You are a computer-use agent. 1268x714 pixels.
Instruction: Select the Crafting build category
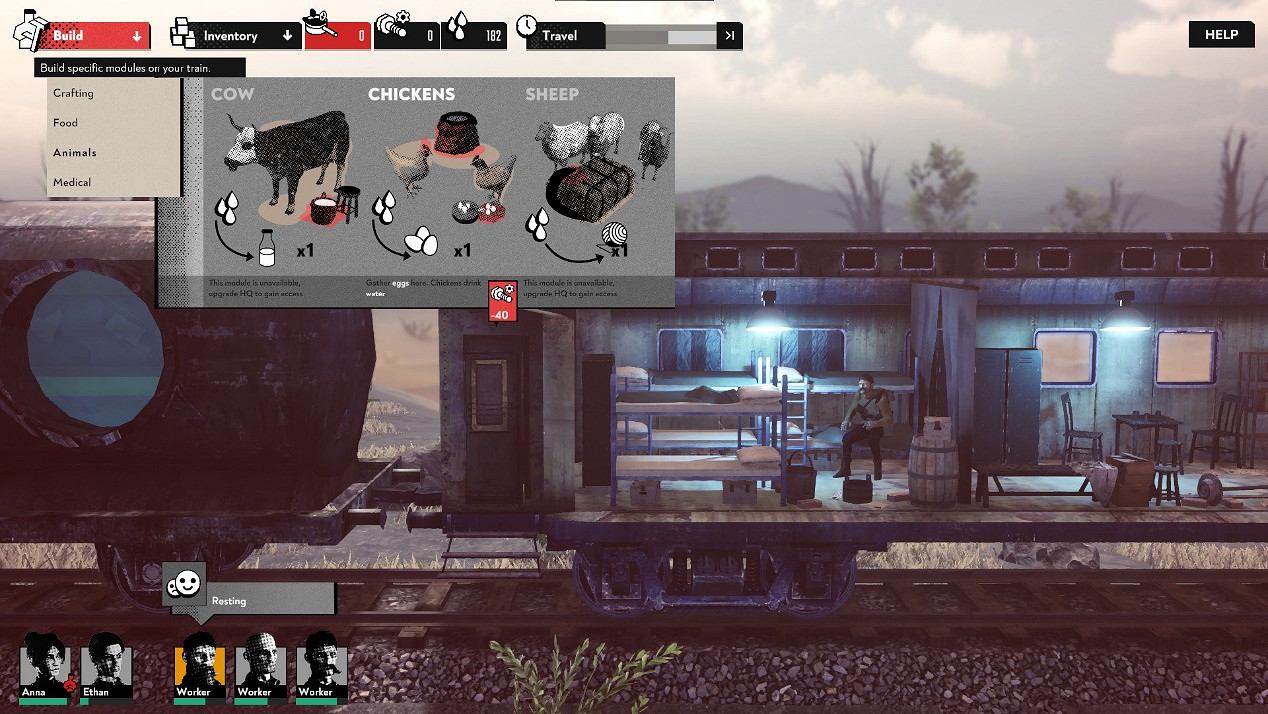click(x=74, y=93)
